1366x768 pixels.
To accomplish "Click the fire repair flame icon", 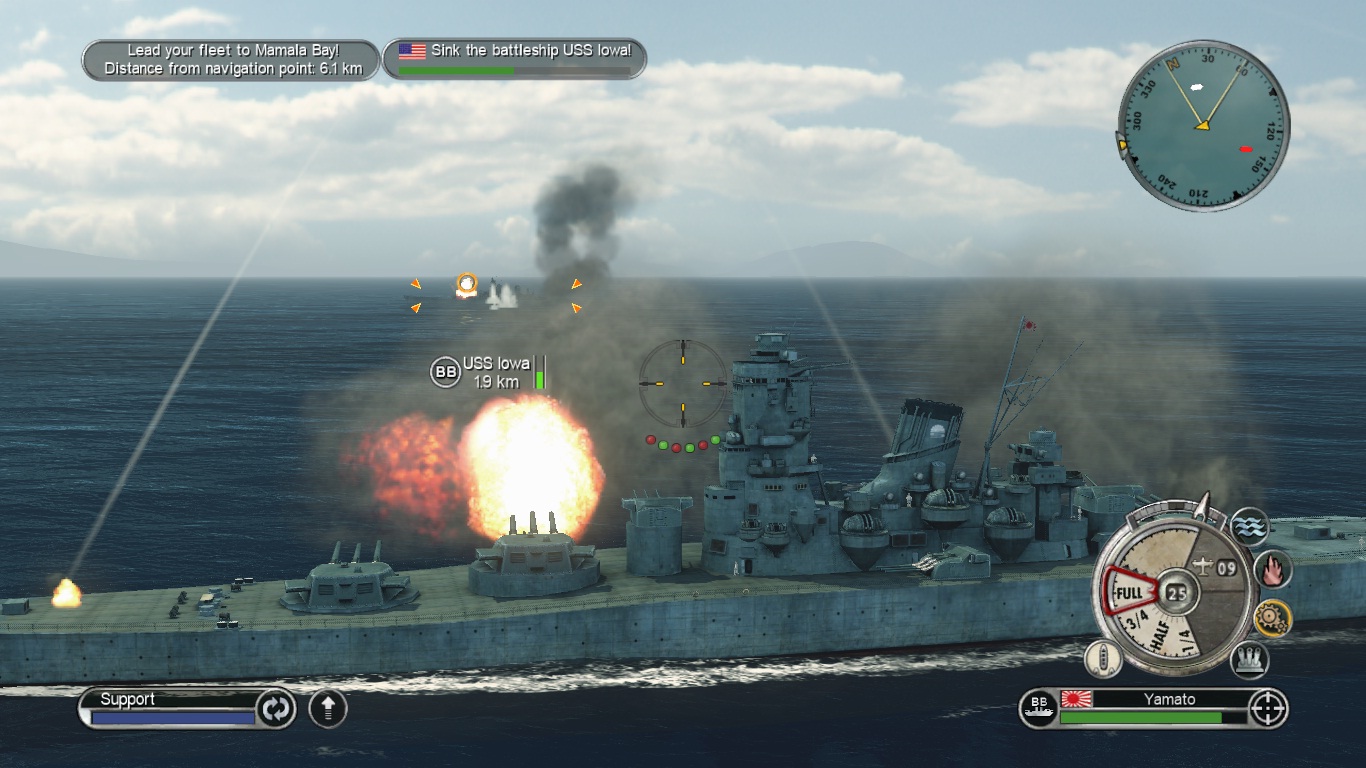I will (x=1273, y=569).
